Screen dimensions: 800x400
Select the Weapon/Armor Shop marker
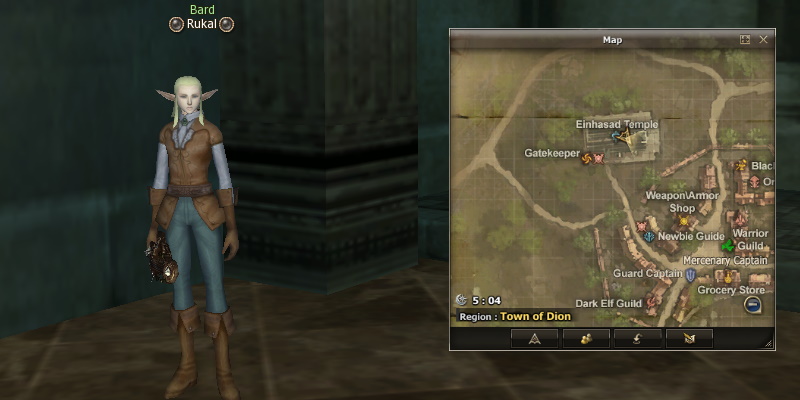684,221
